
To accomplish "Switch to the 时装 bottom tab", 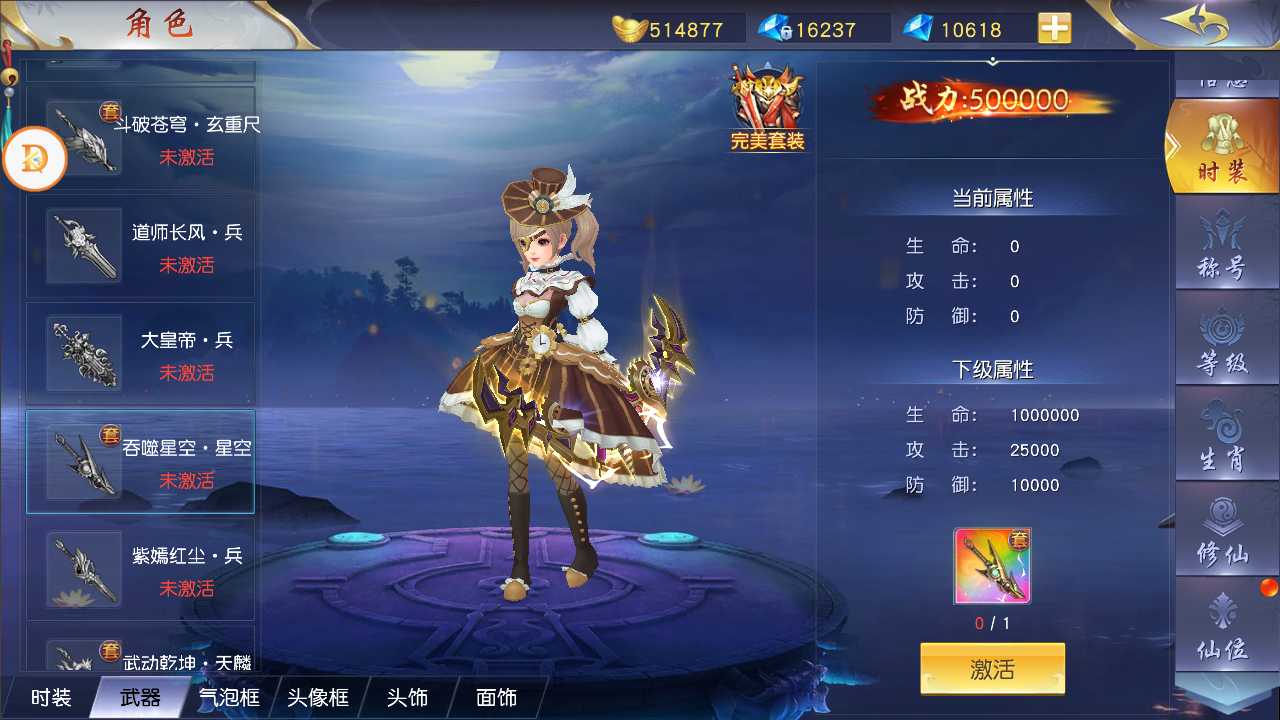I will tap(50, 697).
